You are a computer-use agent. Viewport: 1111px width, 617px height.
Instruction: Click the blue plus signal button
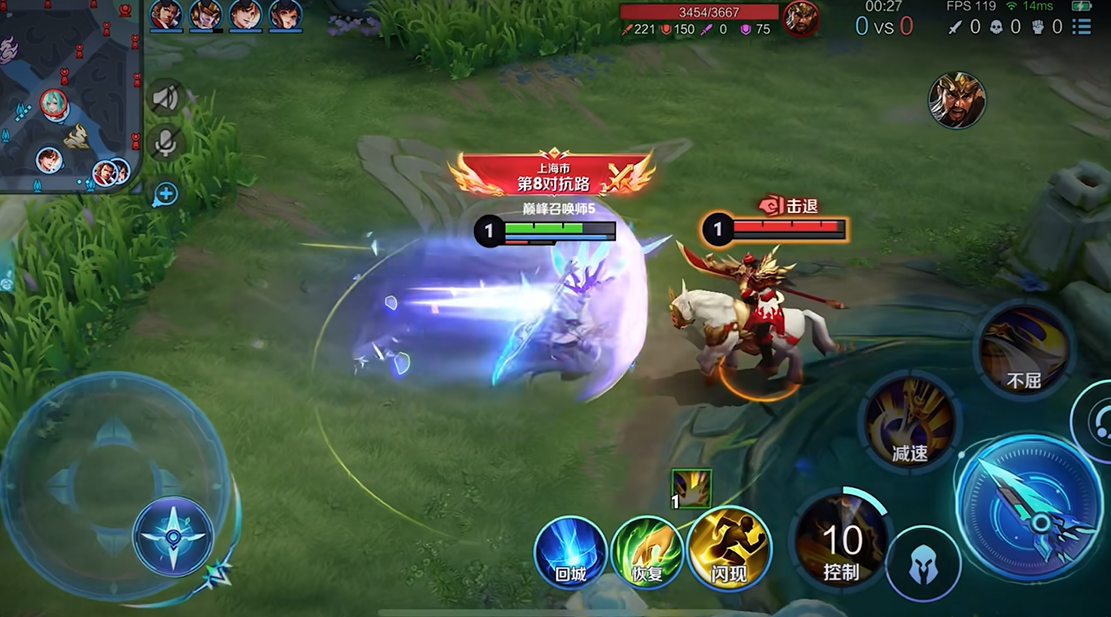165,194
